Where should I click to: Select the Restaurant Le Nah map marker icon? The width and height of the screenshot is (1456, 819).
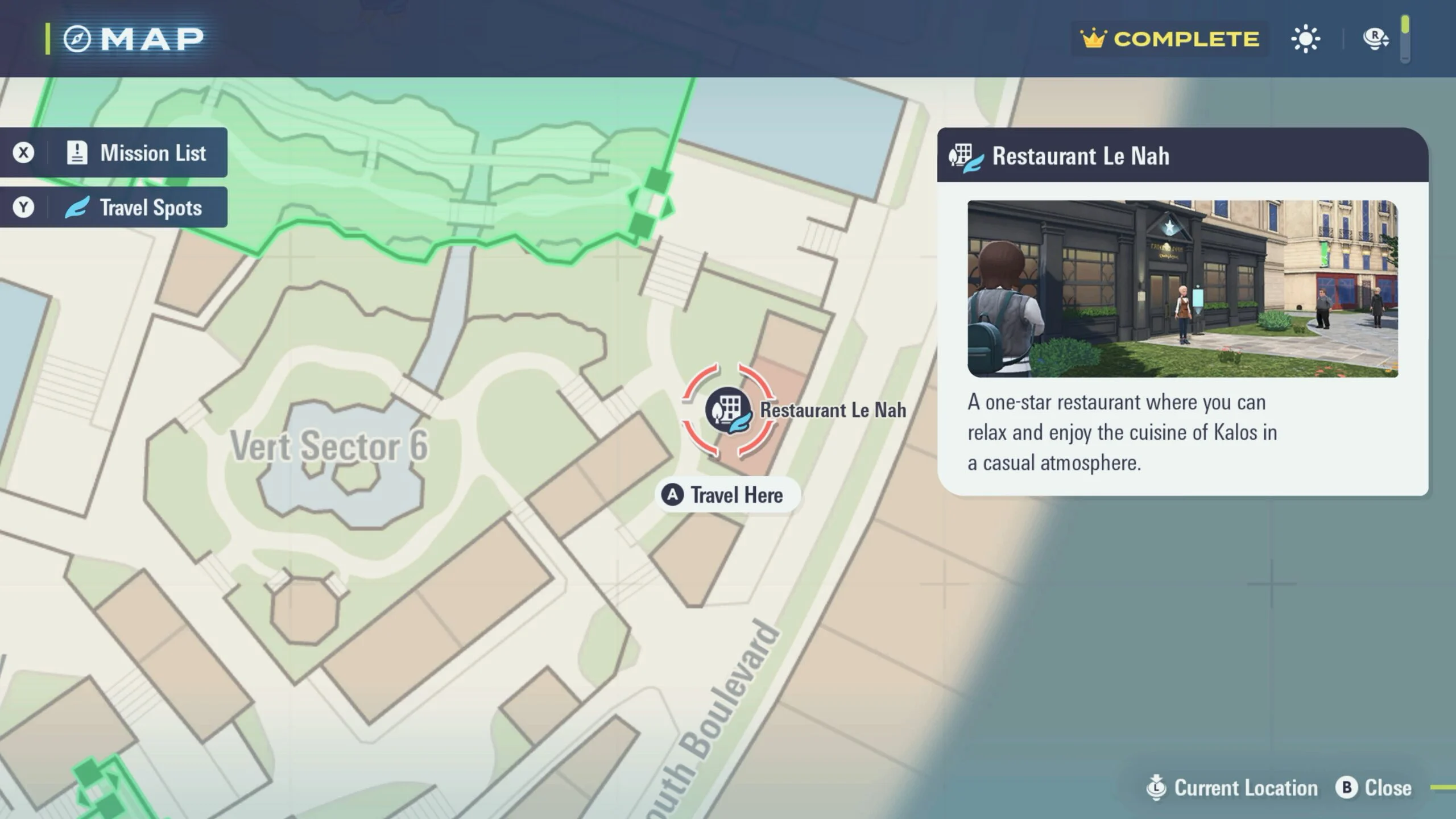pyautogui.click(x=730, y=411)
